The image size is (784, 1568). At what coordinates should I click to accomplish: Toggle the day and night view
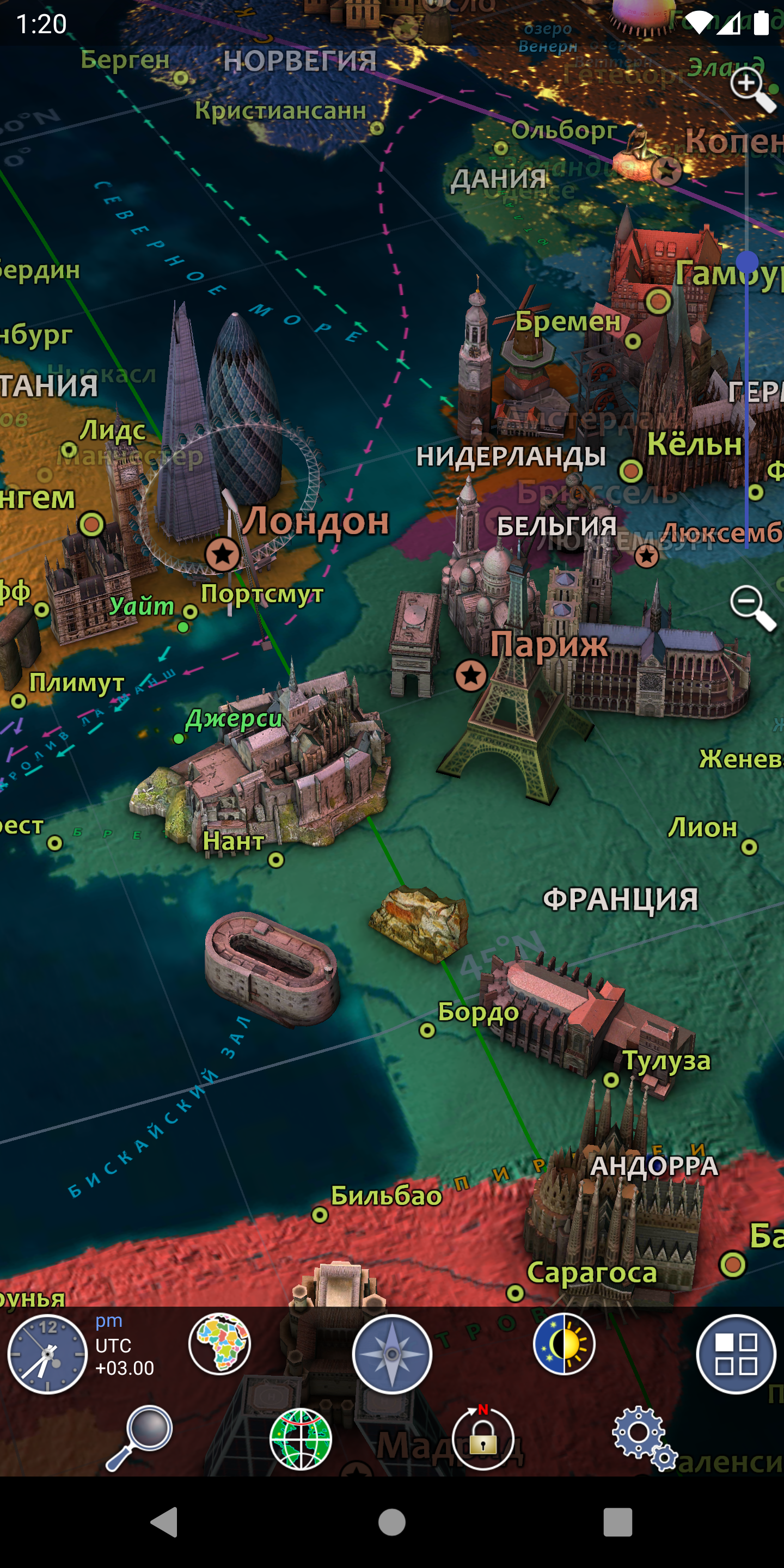point(564,1343)
